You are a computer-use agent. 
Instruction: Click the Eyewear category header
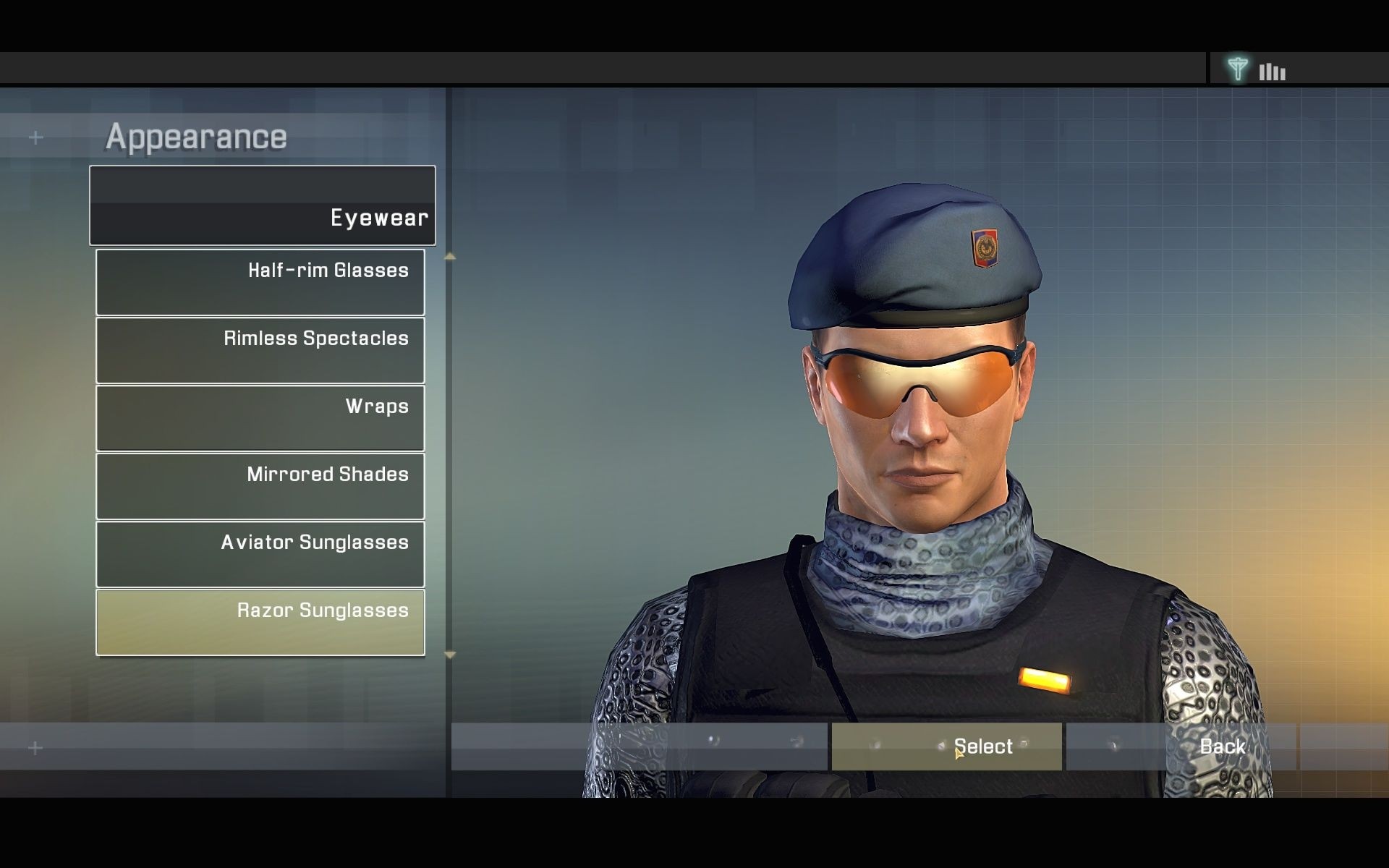point(263,205)
